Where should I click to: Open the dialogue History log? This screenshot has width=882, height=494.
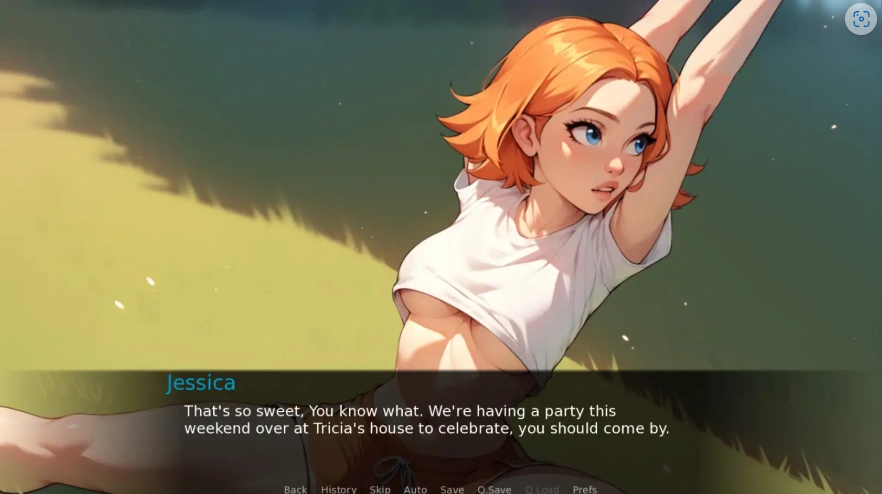tap(338, 489)
